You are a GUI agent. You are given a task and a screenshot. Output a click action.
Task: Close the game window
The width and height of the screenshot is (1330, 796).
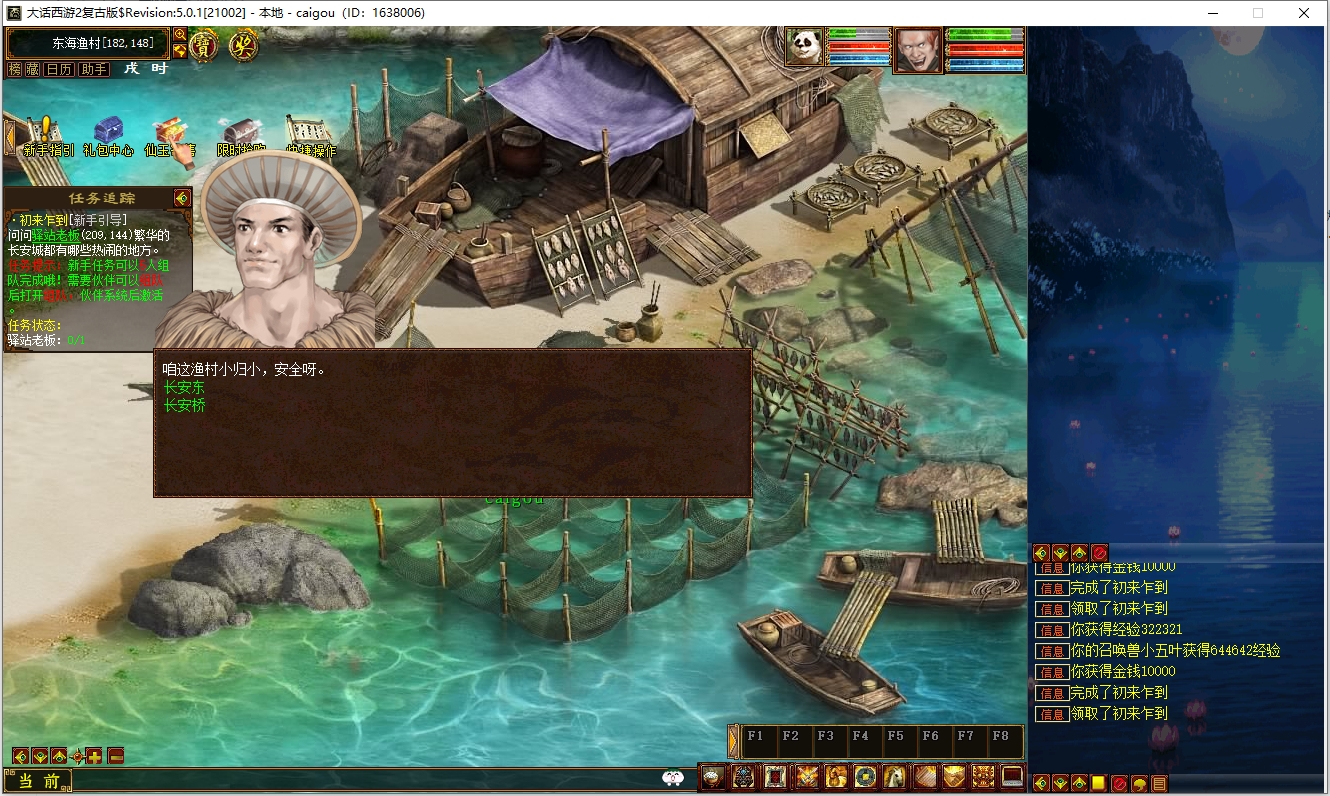coord(1304,13)
